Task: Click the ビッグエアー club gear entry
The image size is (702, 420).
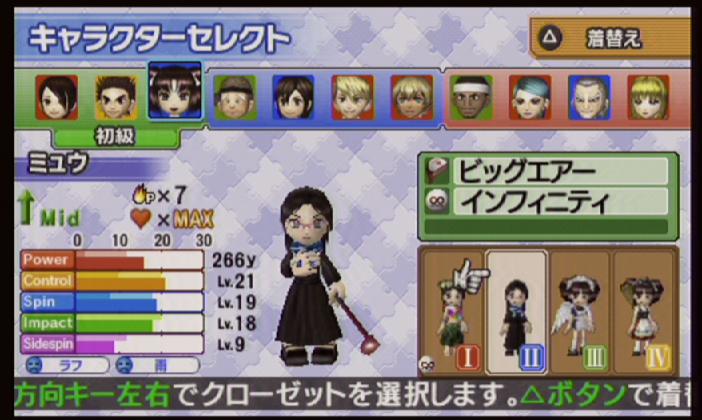Action: click(546, 171)
